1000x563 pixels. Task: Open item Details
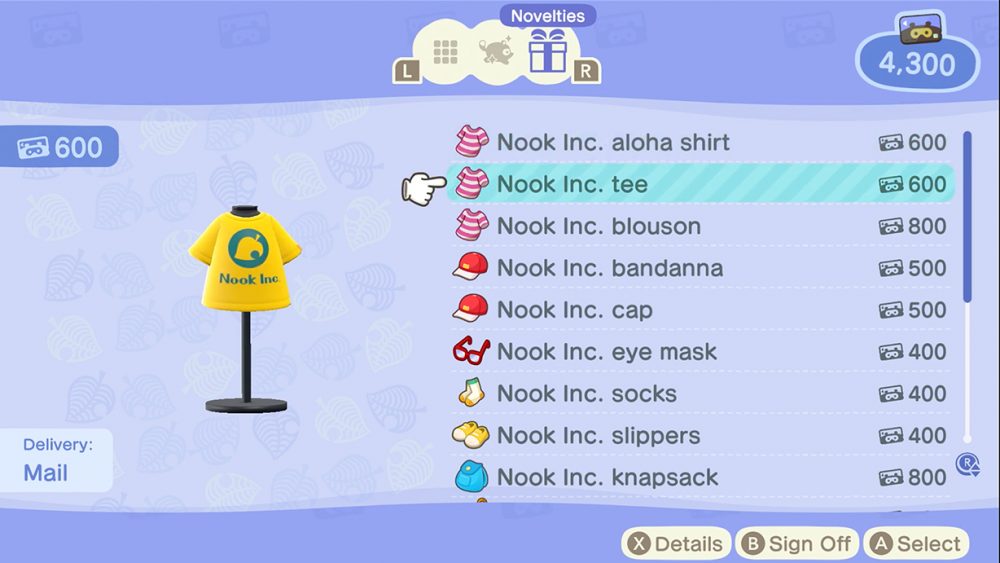(675, 544)
